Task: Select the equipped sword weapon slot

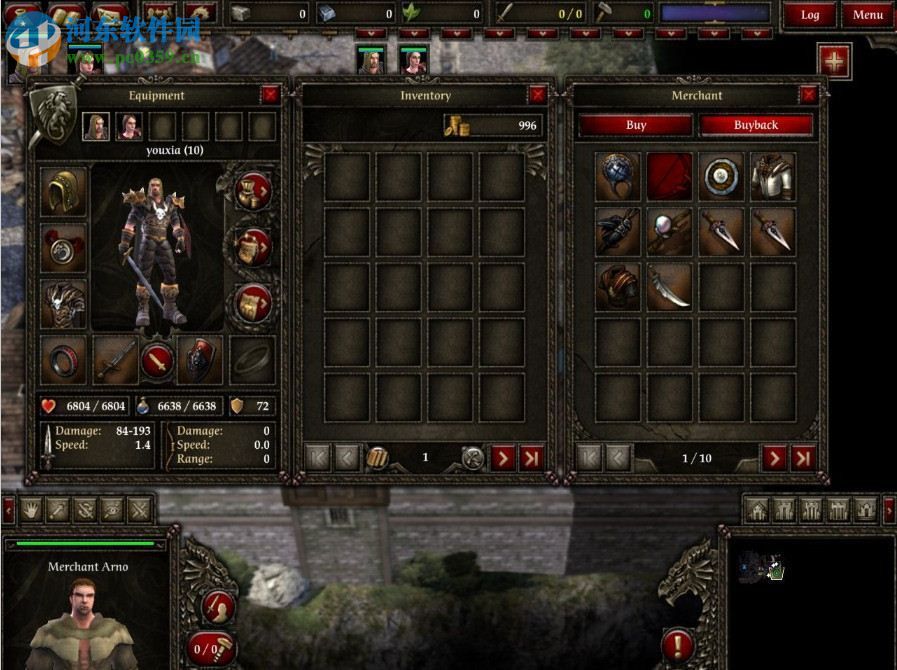Action: [114, 360]
